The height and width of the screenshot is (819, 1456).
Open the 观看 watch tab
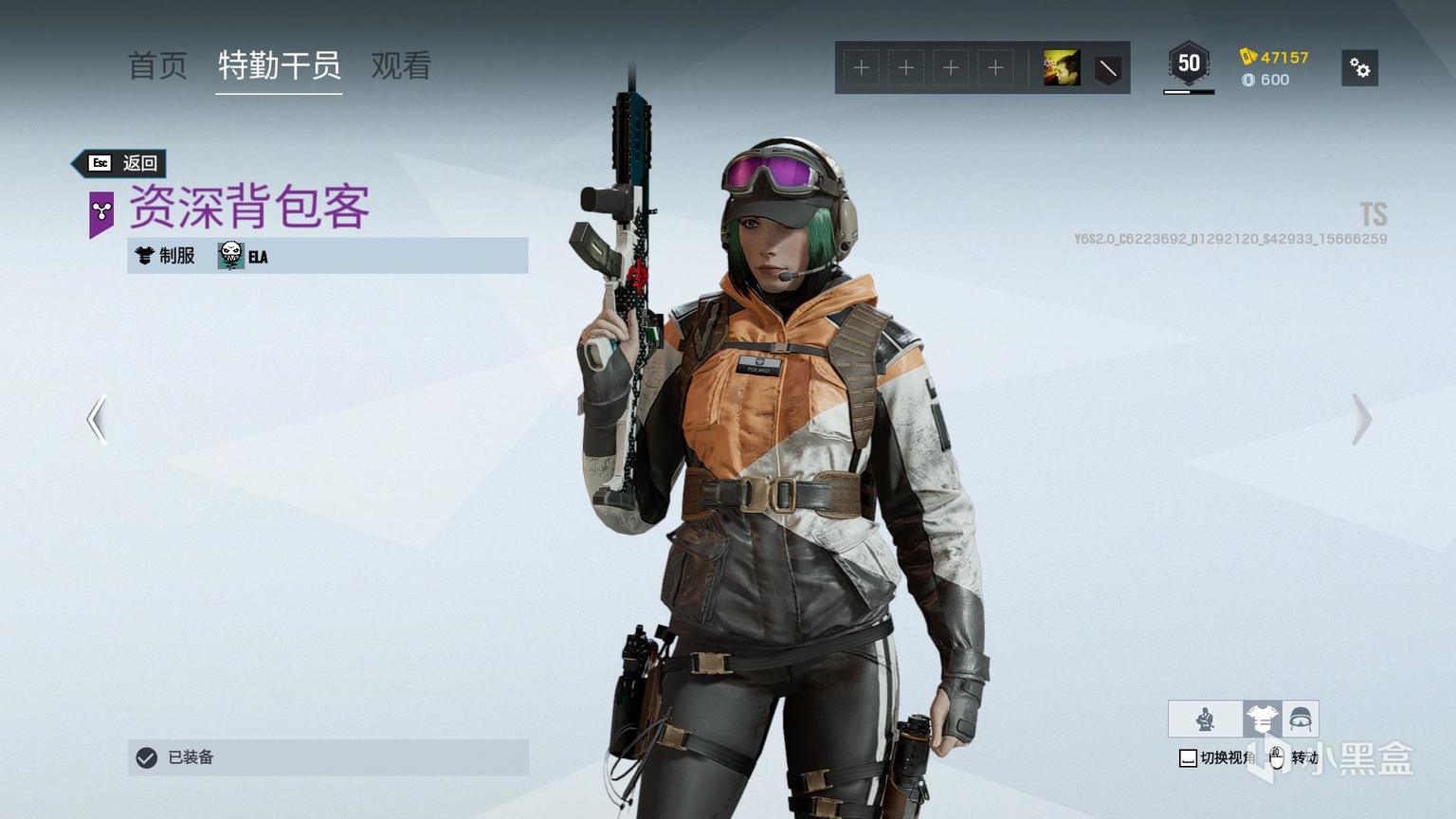pyautogui.click(x=401, y=65)
